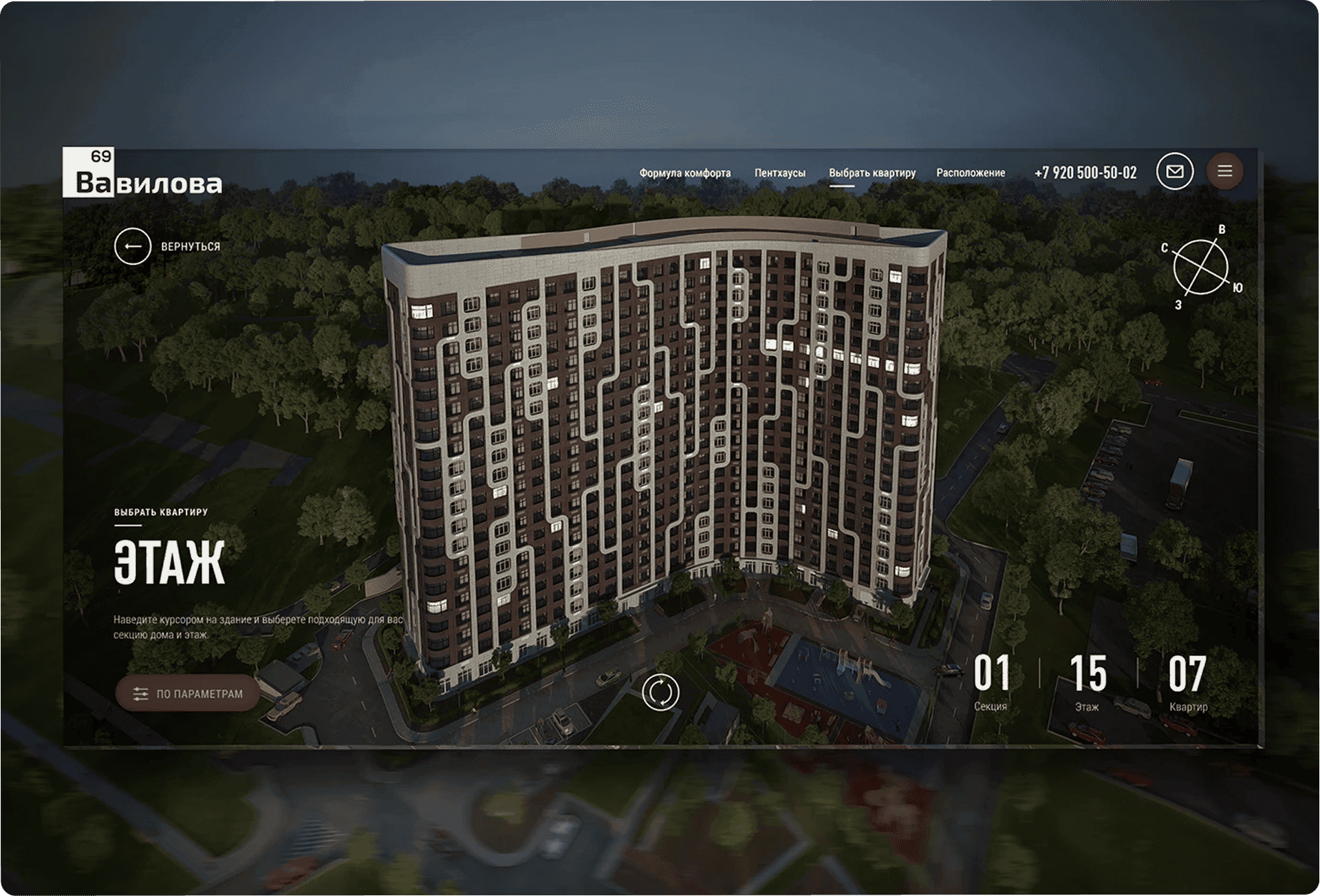Open the hamburger menu
The width and height of the screenshot is (1320, 896).
point(1224,171)
